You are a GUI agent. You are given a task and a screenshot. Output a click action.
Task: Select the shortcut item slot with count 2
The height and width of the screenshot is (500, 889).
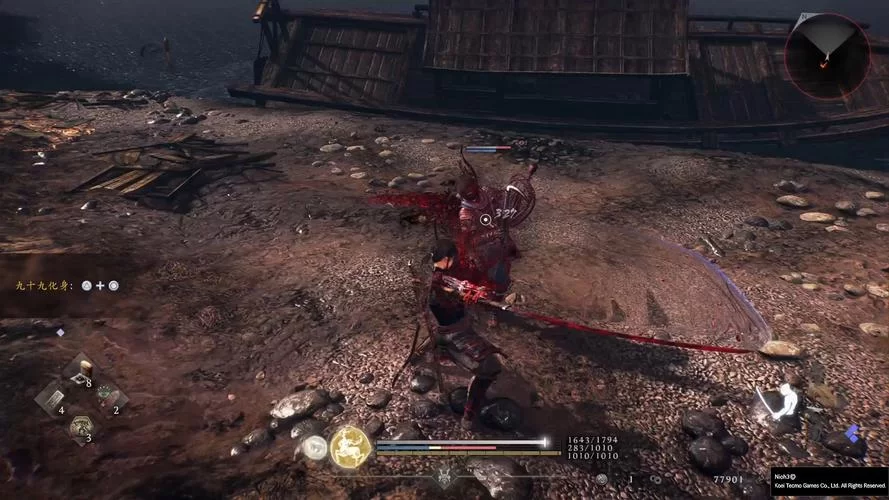click(108, 399)
